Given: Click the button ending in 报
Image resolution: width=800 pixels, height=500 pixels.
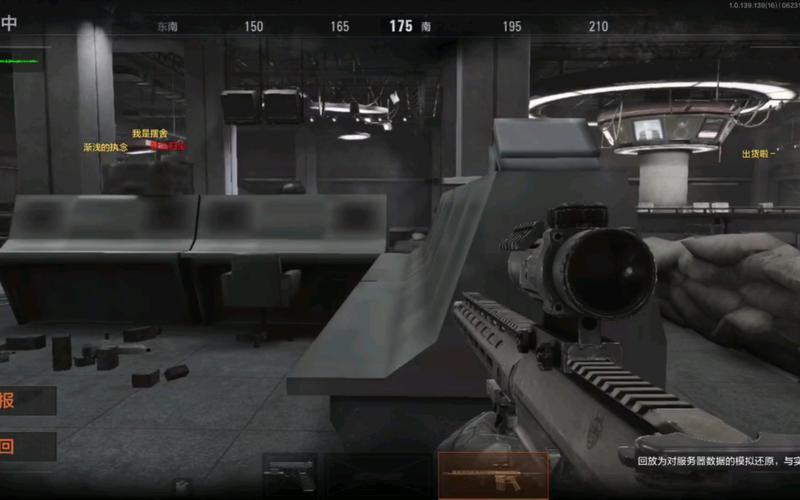Looking at the screenshot, I should tap(25, 401).
